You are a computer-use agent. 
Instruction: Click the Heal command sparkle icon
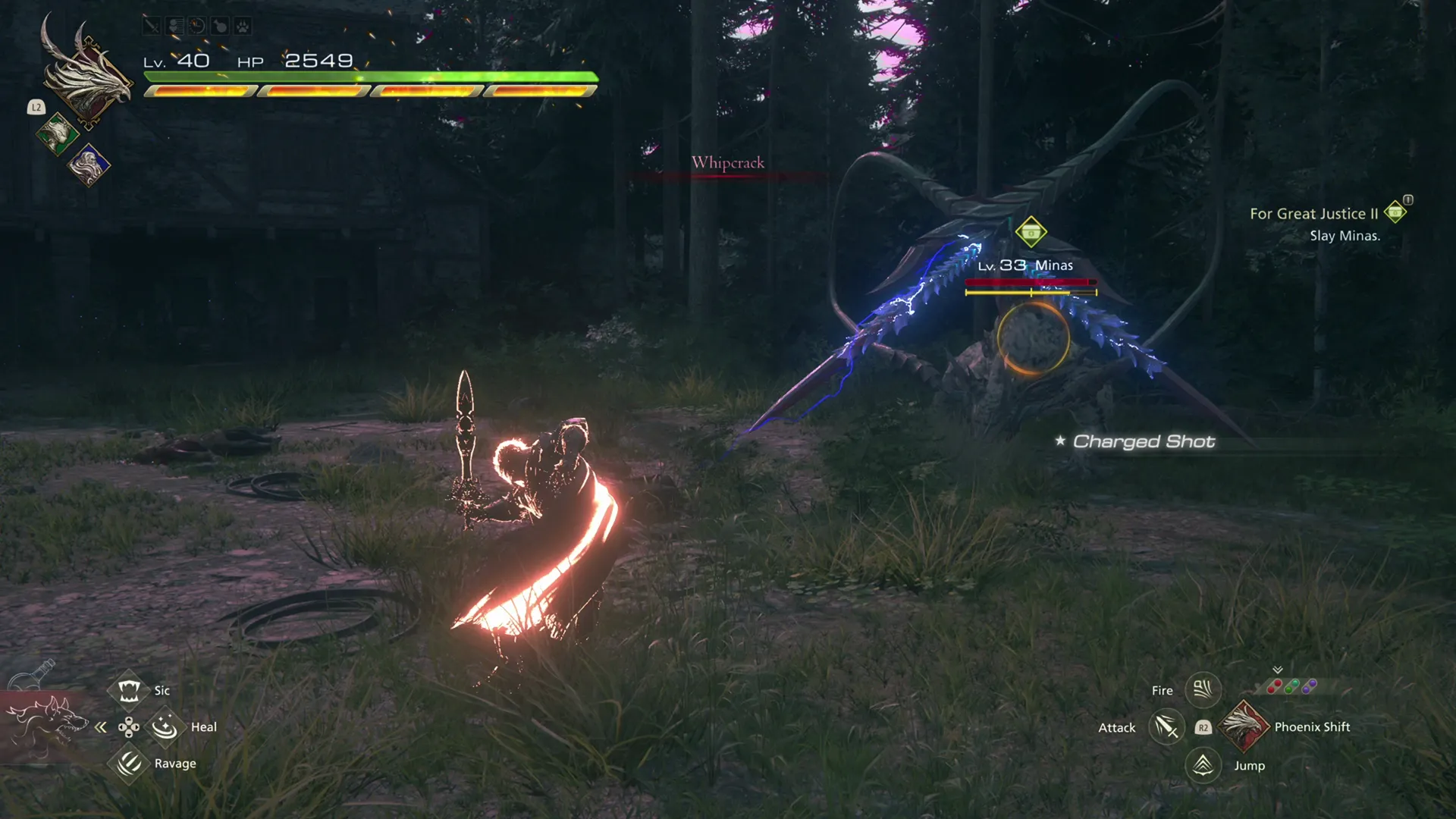point(165,726)
